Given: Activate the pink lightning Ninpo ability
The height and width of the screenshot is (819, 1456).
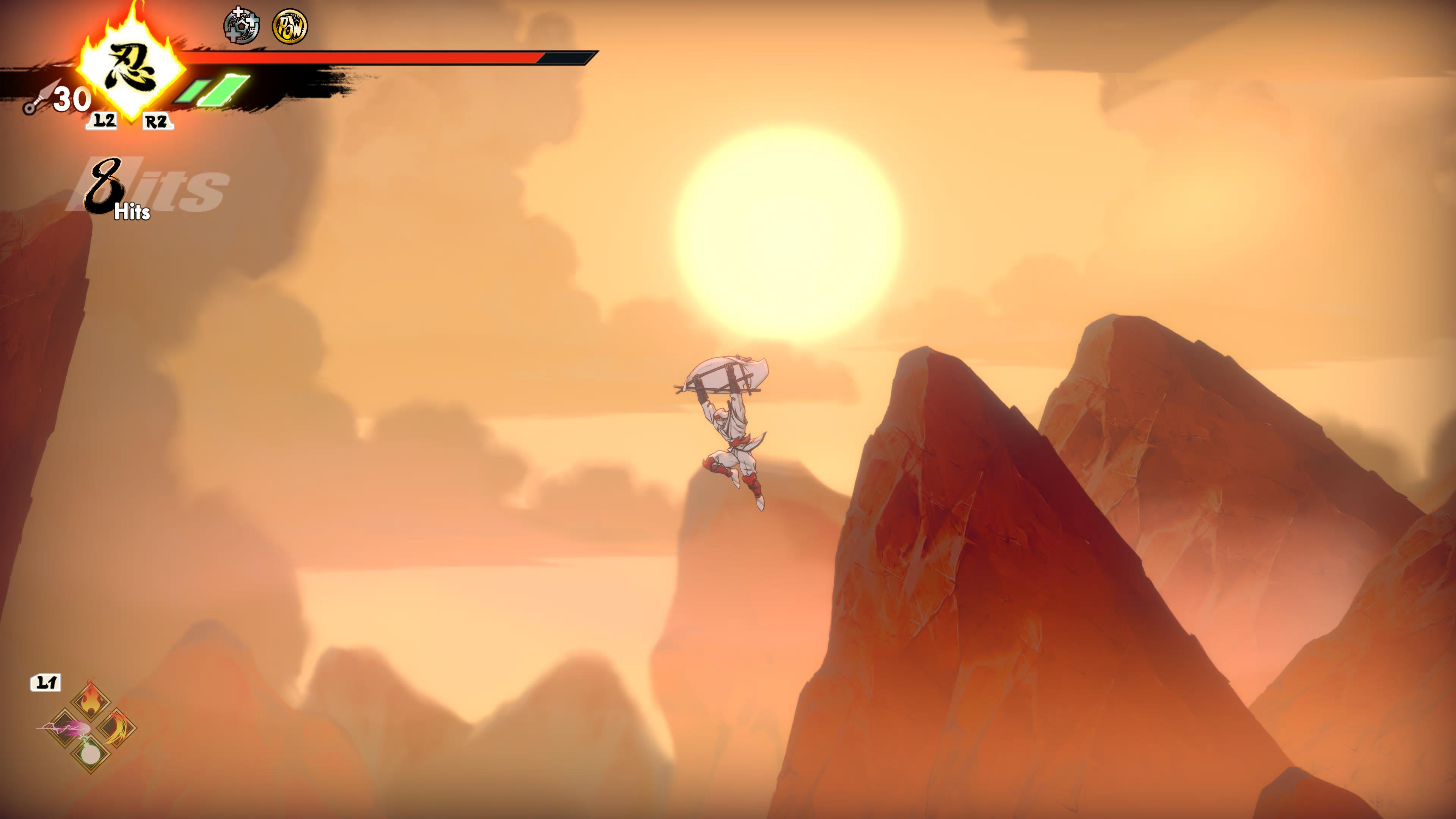Looking at the screenshot, I should (64, 728).
